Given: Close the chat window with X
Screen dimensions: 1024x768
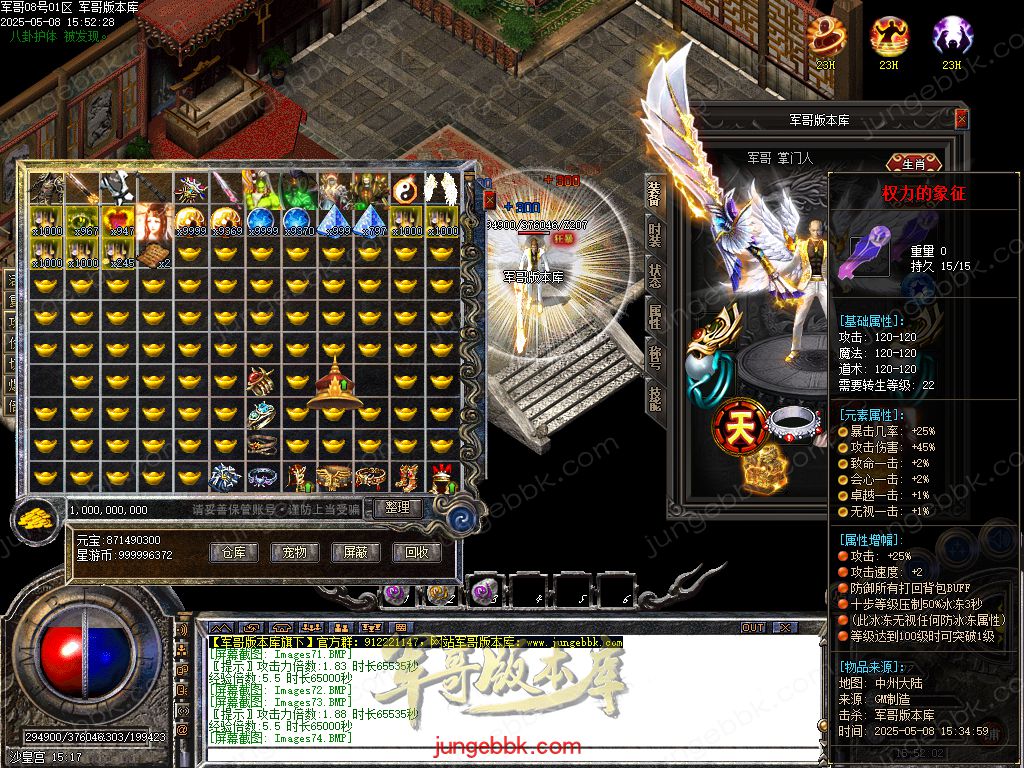Looking at the screenshot, I should [x=788, y=628].
